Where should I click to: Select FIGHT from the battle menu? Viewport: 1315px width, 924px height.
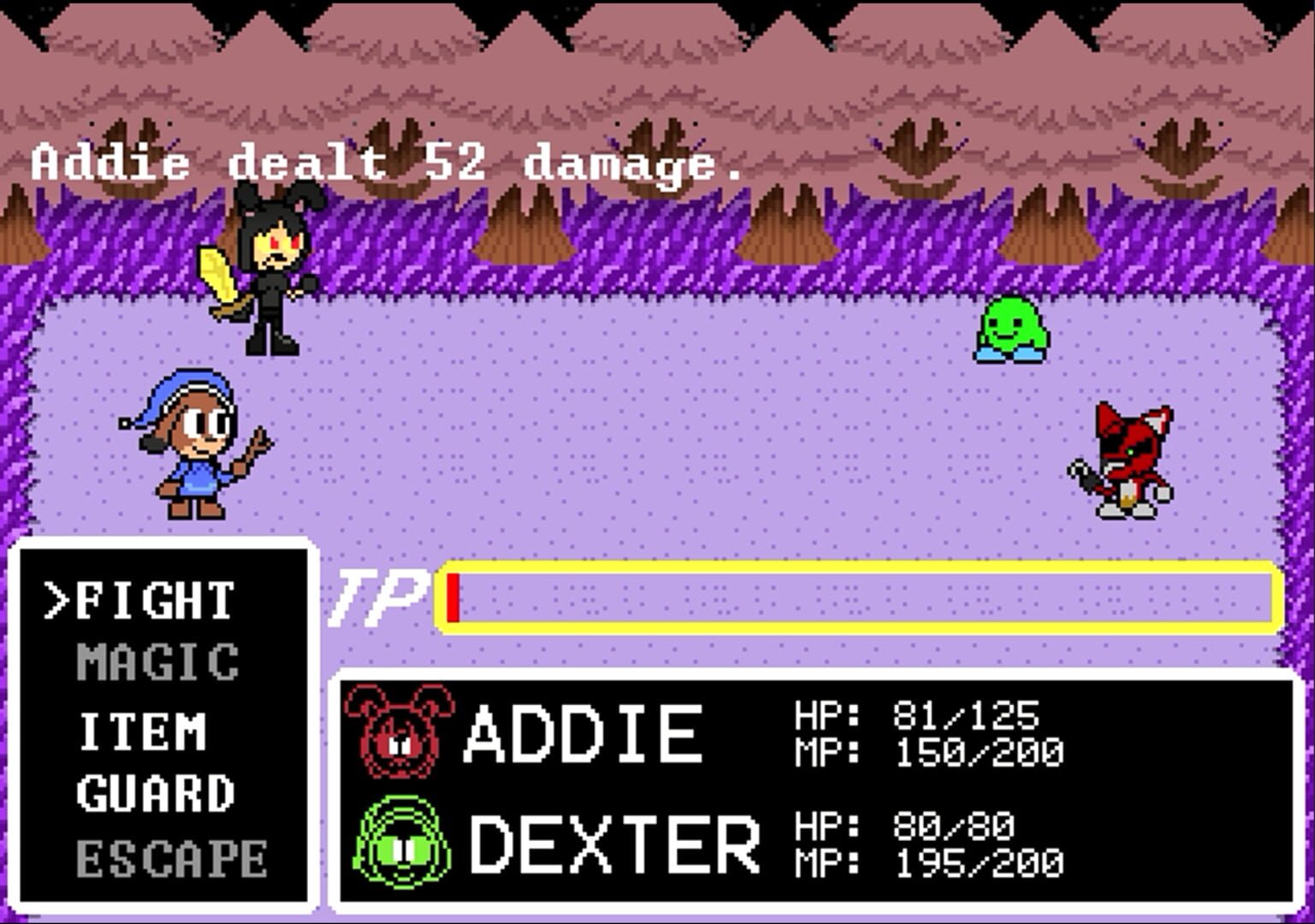click(154, 599)
